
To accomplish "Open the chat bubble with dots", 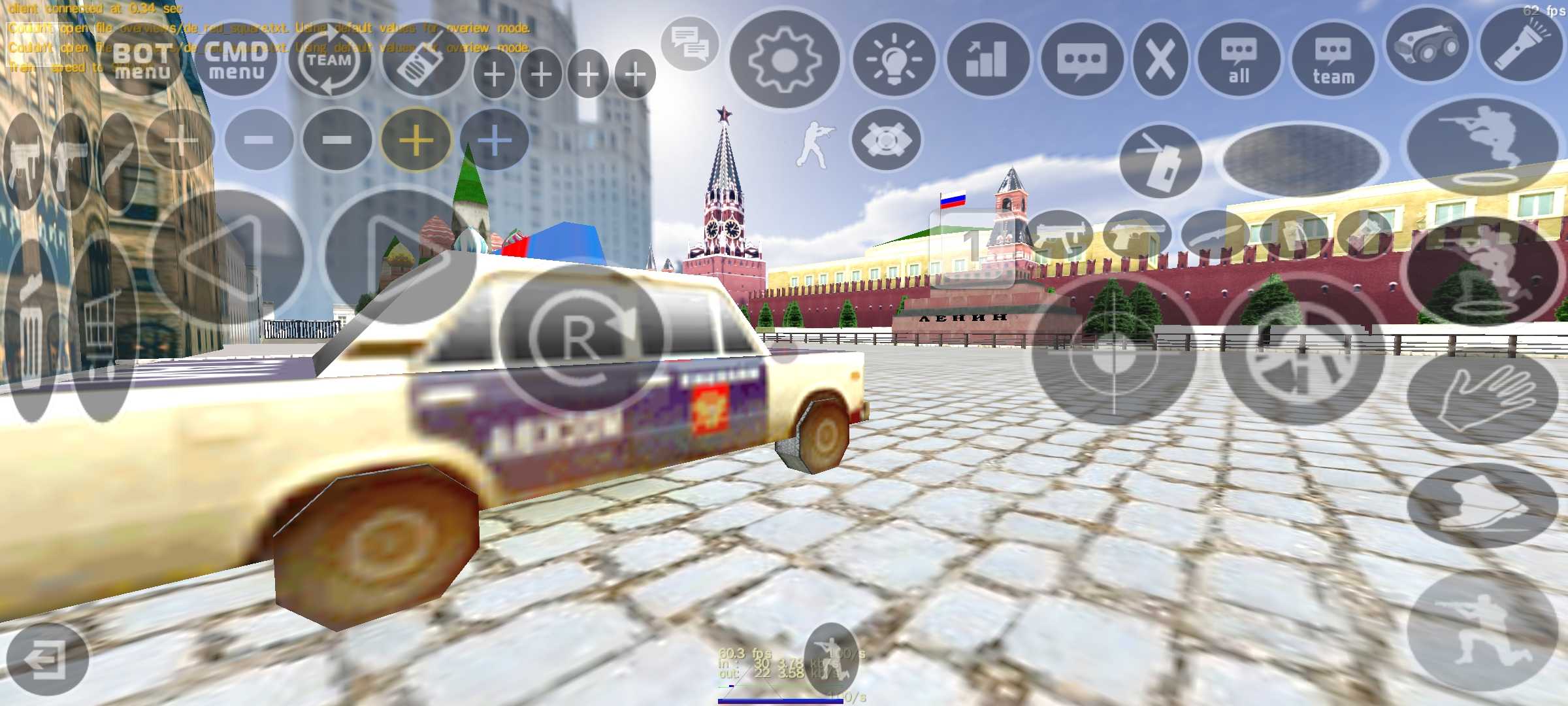I will pos(1082,60).
